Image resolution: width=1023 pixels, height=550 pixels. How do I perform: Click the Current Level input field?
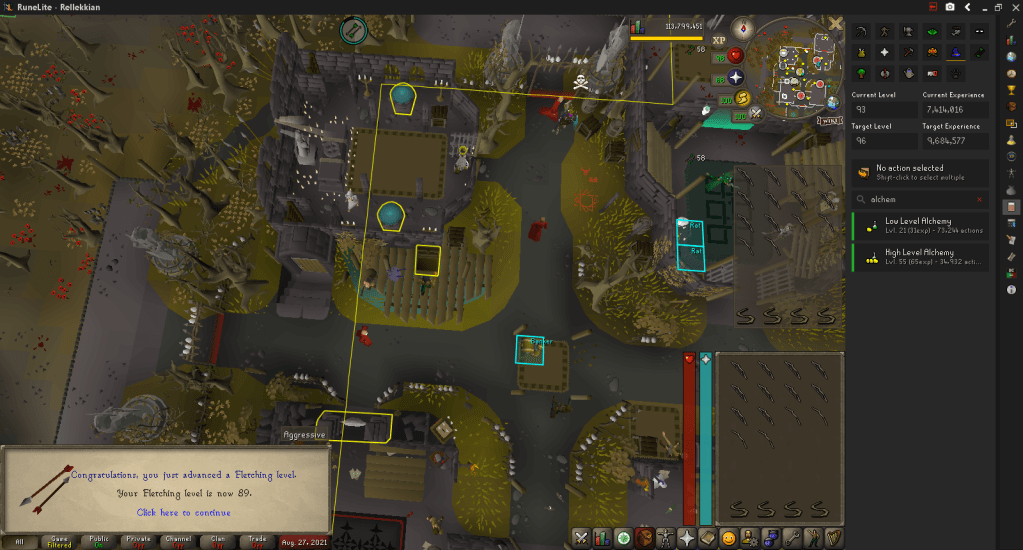pos(885,110)
